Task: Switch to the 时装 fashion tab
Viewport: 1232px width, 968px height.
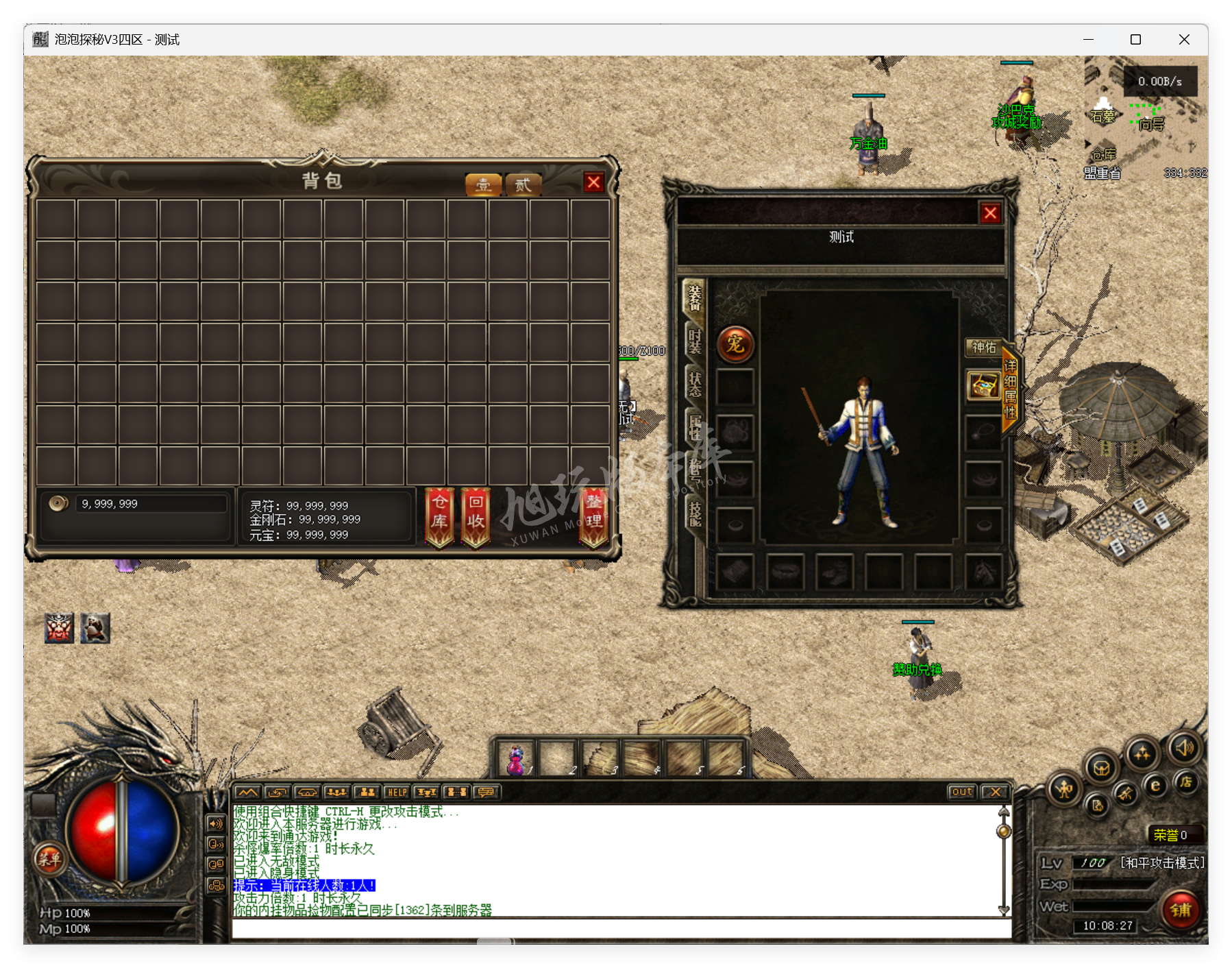Action: [x=695, y=340]
